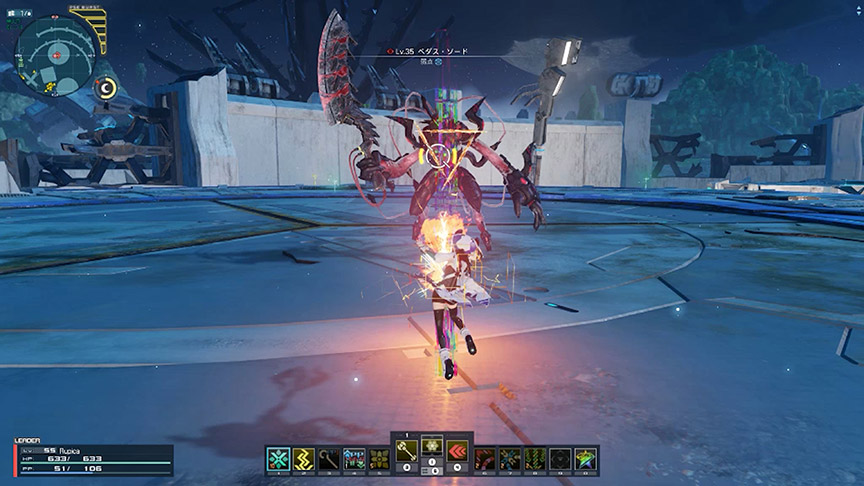This screenshot has width=864, height=486.
Task: Use the red triple-chevron skill
Action: [458, 451]
